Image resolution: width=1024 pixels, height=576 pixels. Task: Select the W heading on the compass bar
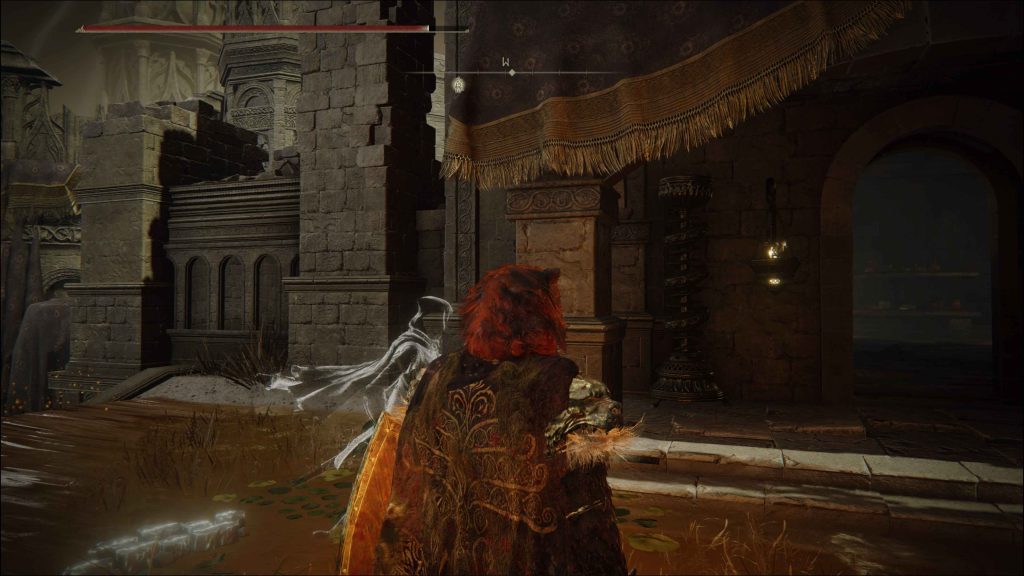click(x=507, y=62)
